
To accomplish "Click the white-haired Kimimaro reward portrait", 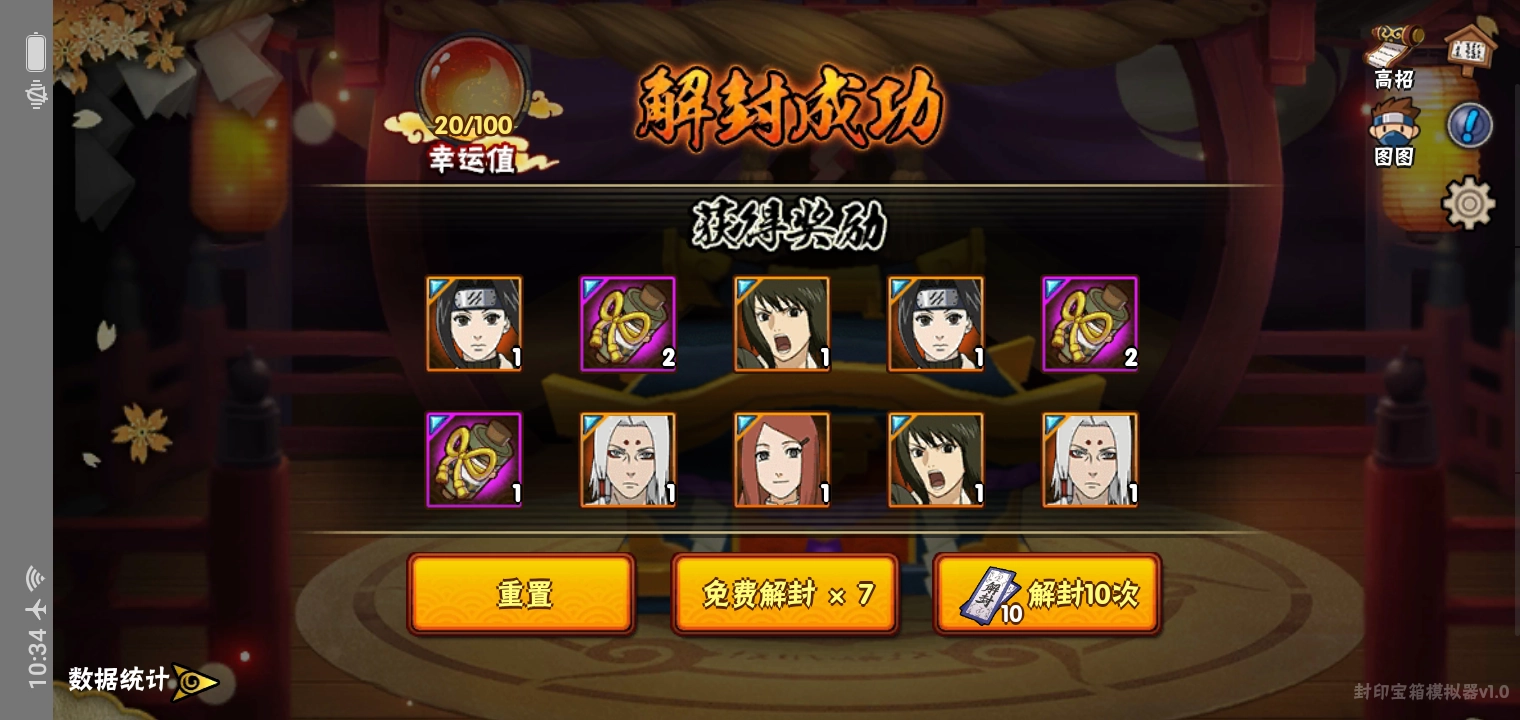I will tap(628, 460).
